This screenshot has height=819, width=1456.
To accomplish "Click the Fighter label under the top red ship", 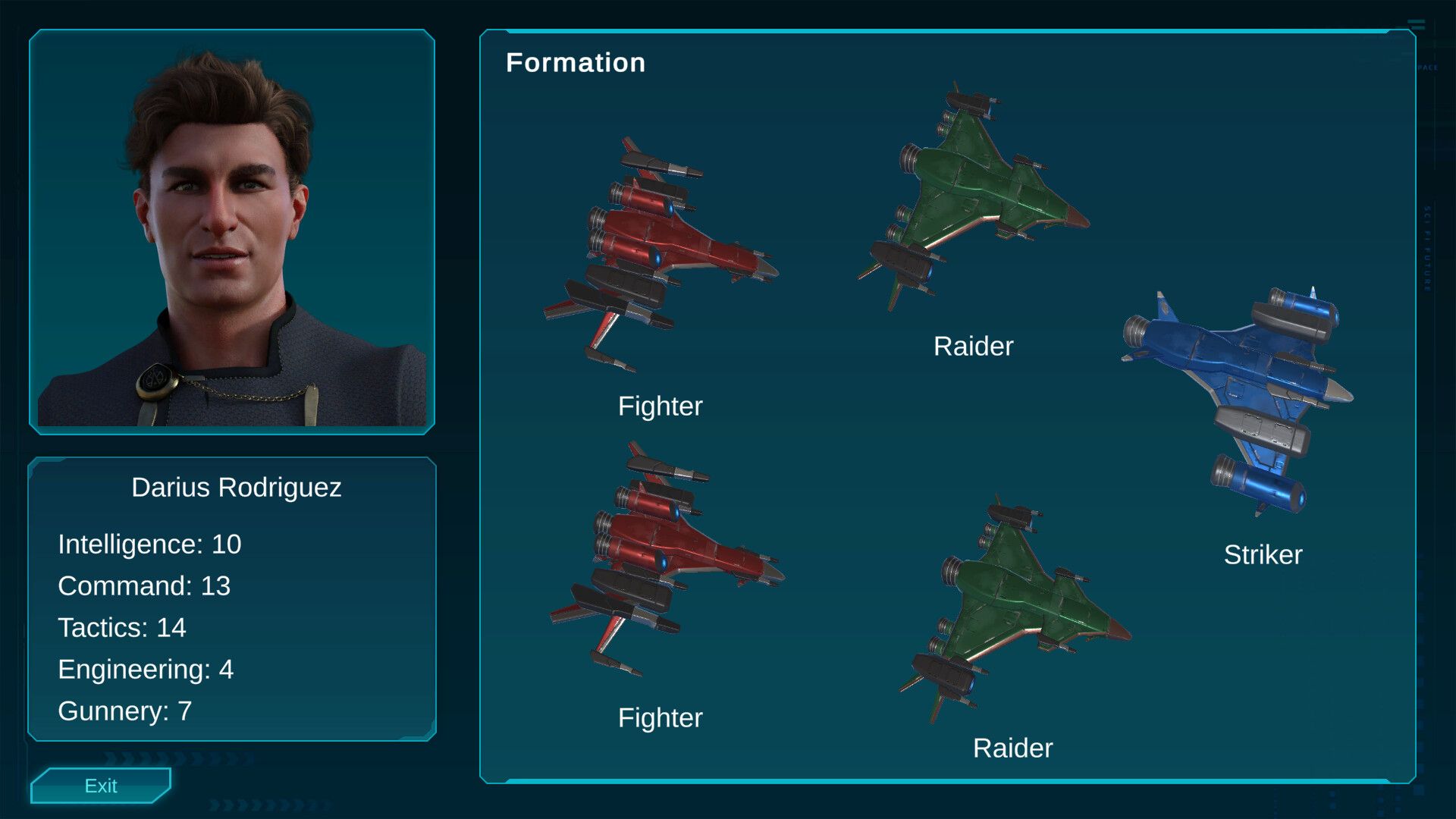I will click(x=661, y=406).
